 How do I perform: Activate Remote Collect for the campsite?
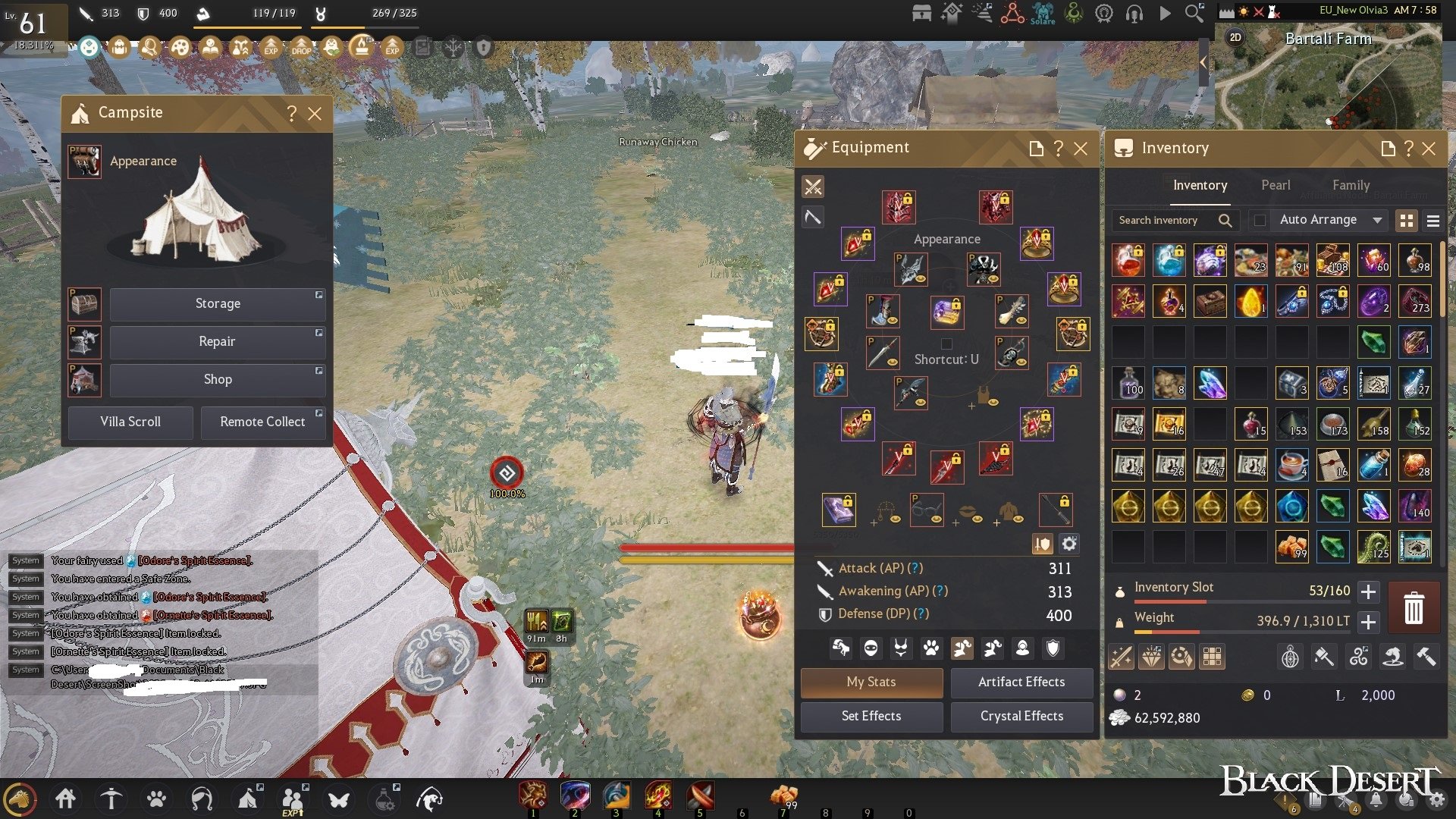[x=262, y=422]
